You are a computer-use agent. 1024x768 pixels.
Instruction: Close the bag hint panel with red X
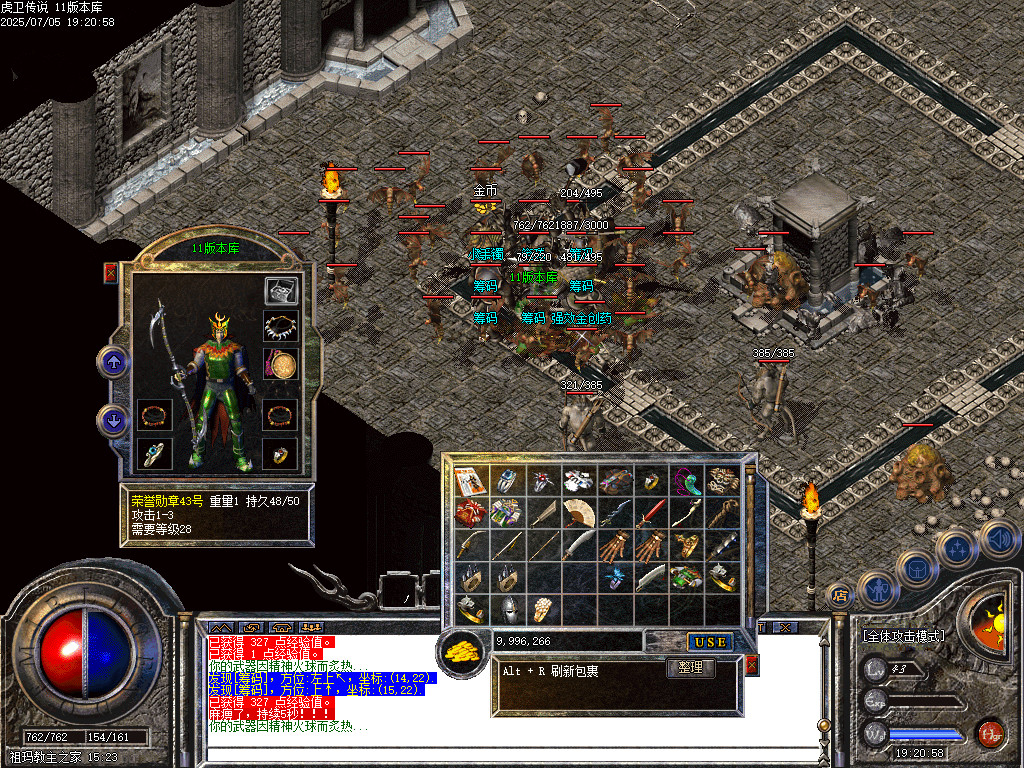point(752,664)
